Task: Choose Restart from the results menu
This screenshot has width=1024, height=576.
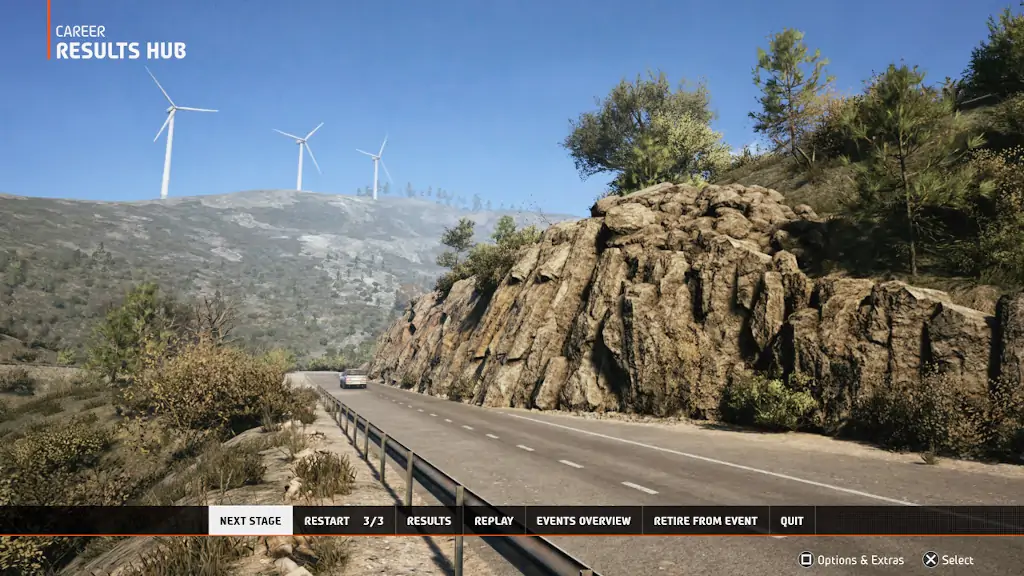Action: (343, 520)
